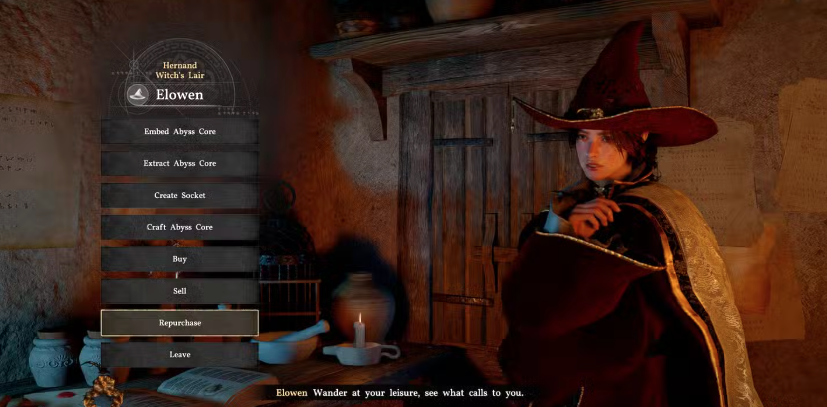Select Craft Abyss Core
The width and height of the screenshot is (827, 407).
point(179,227)
